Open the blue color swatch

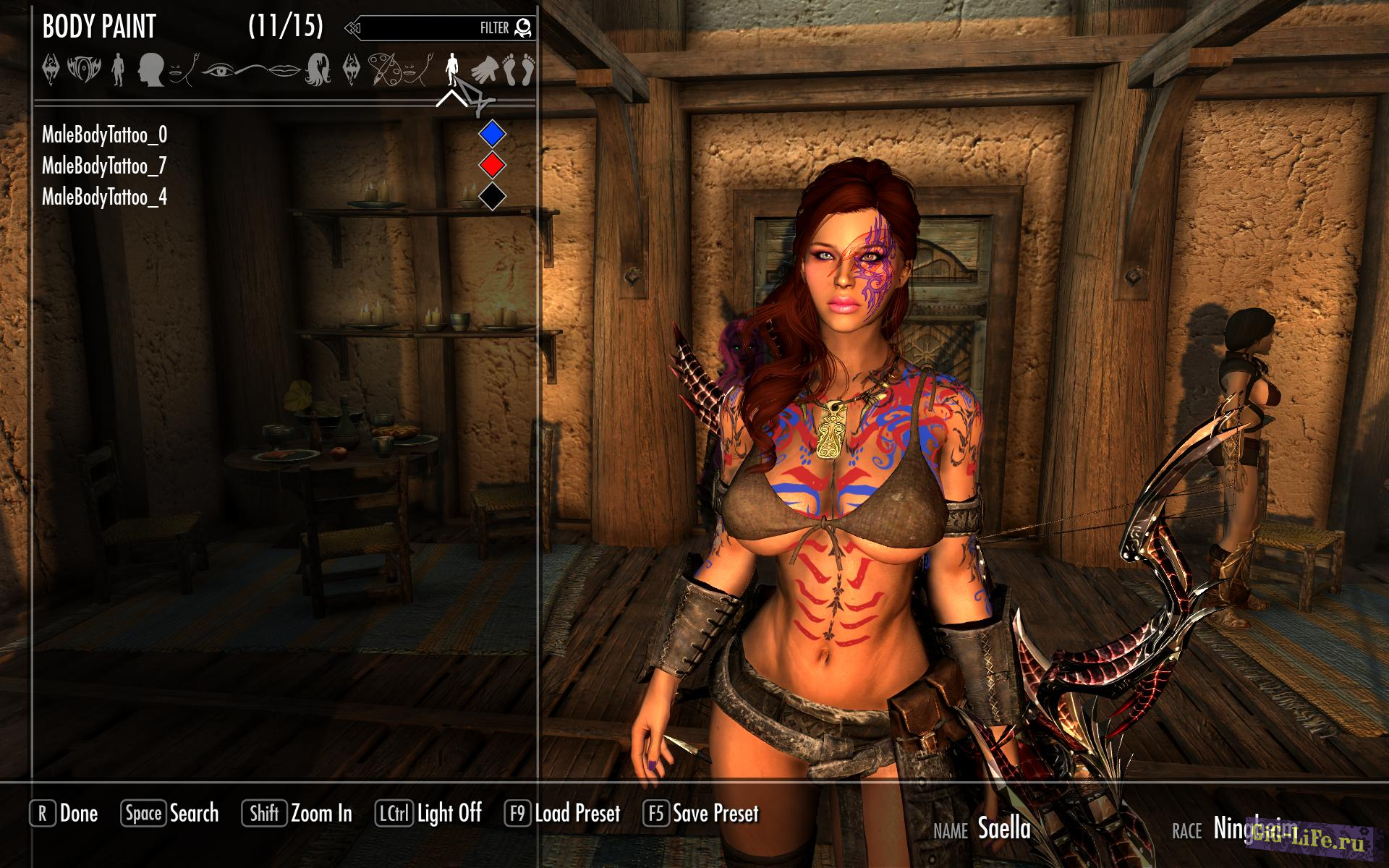tap(491, 133)
